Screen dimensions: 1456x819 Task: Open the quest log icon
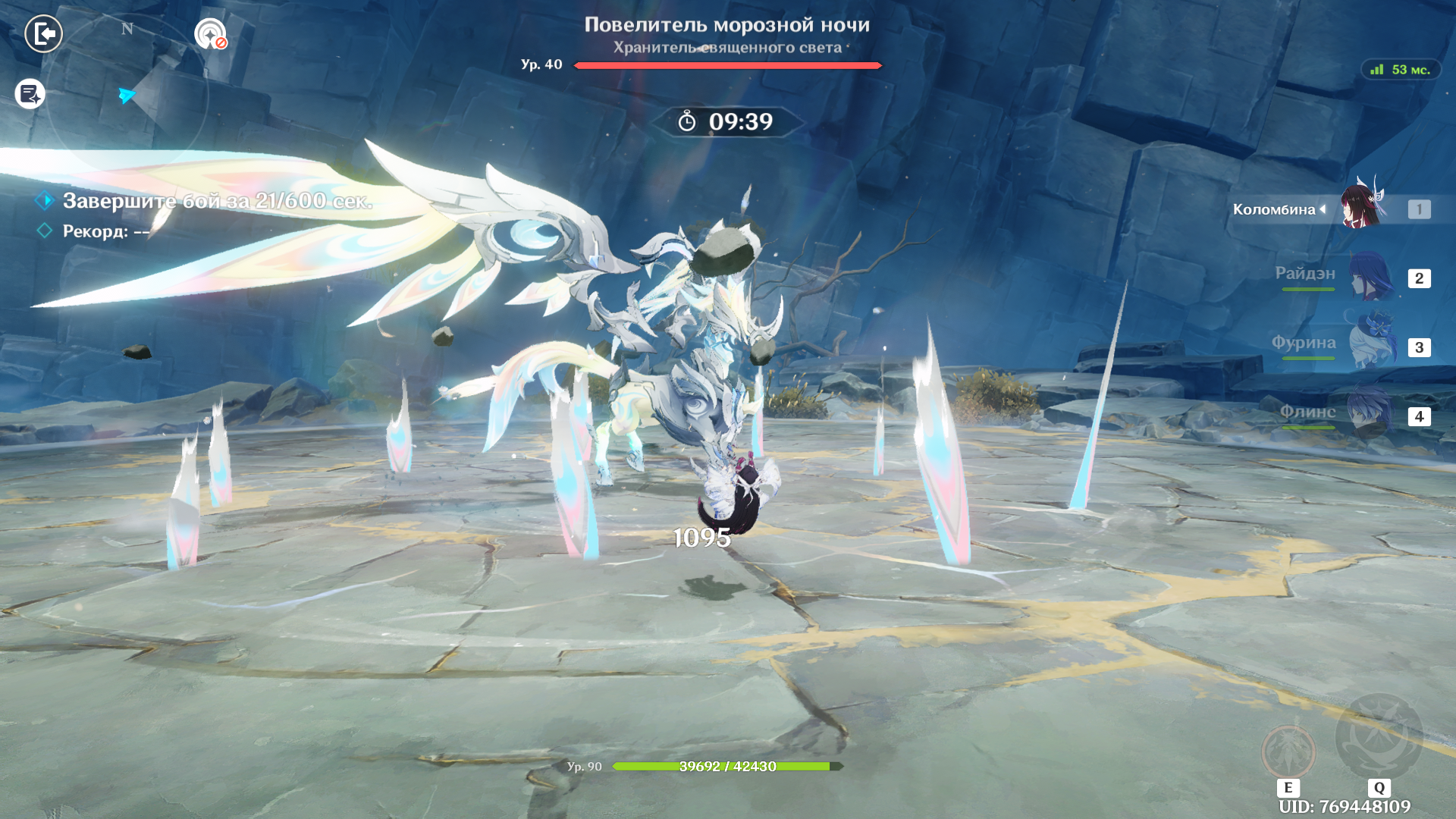[30, 94]
